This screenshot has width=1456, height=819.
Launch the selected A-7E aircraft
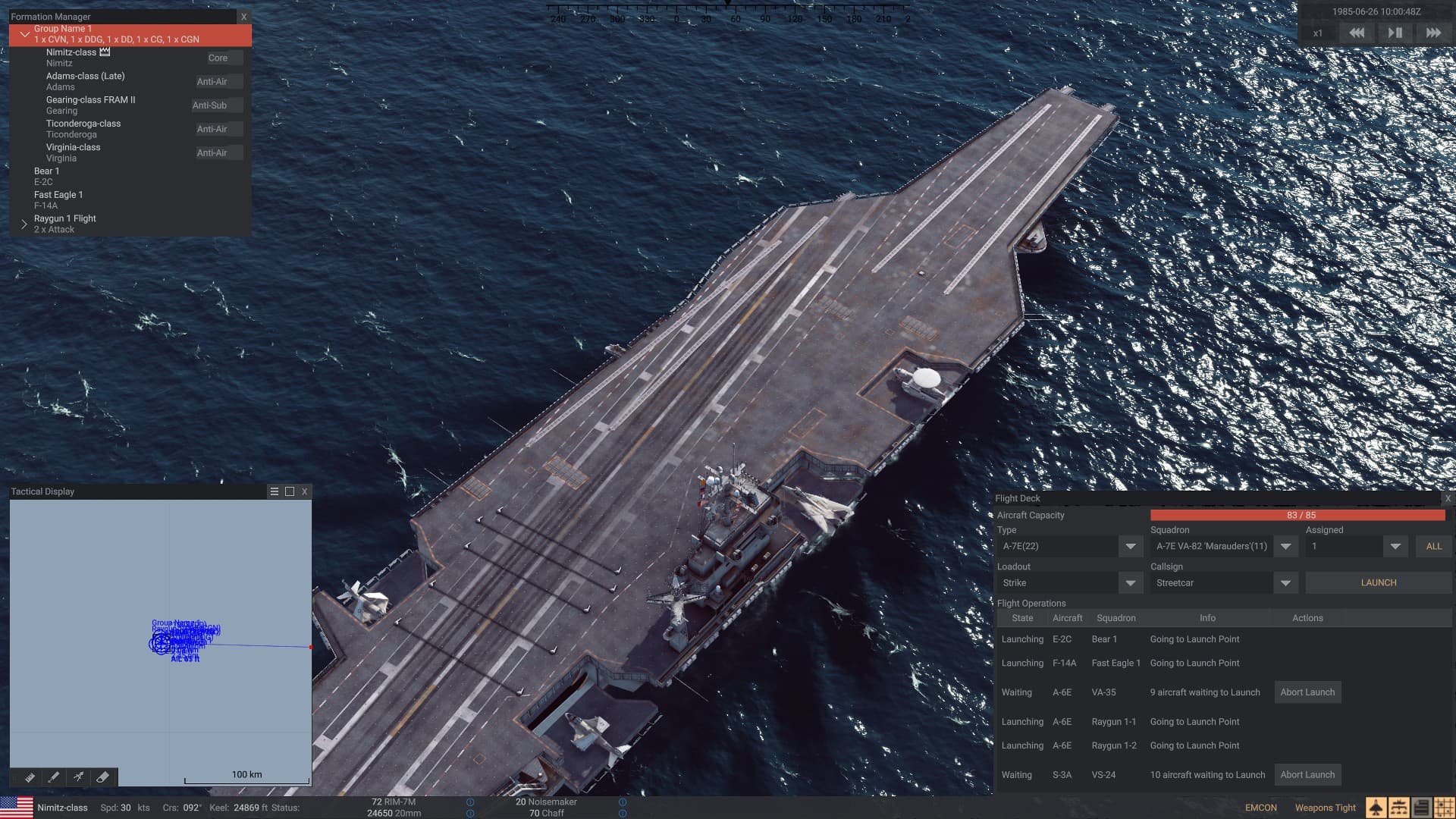point(1378,582)
